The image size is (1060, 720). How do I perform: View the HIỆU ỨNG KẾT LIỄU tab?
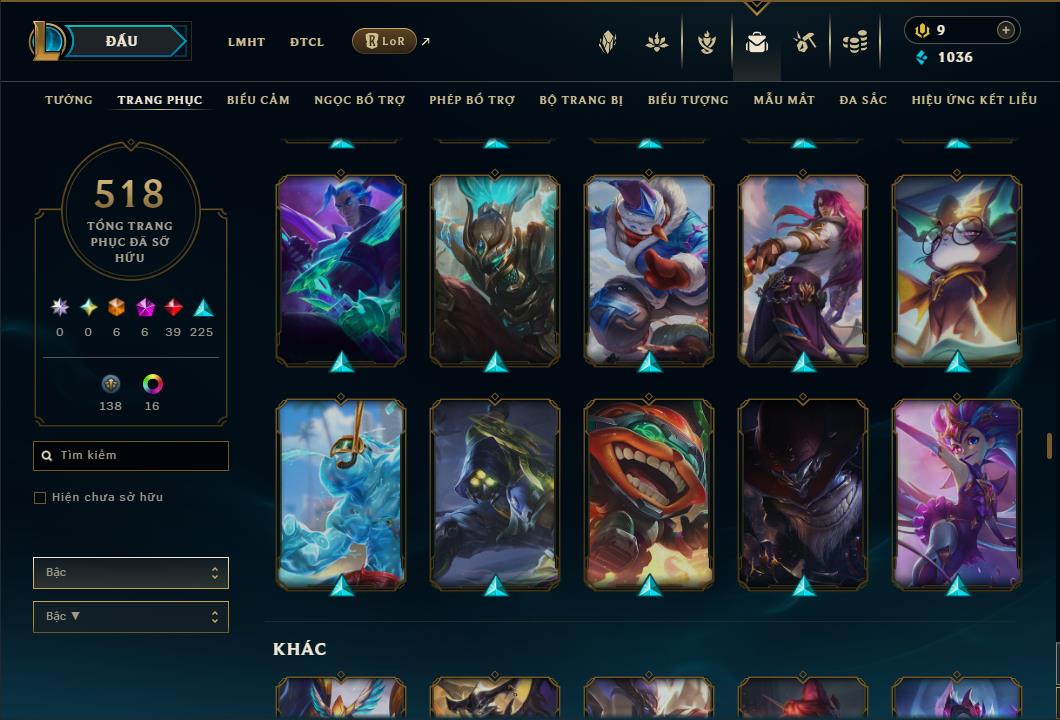pyautogui.click(x=974, y=100)
